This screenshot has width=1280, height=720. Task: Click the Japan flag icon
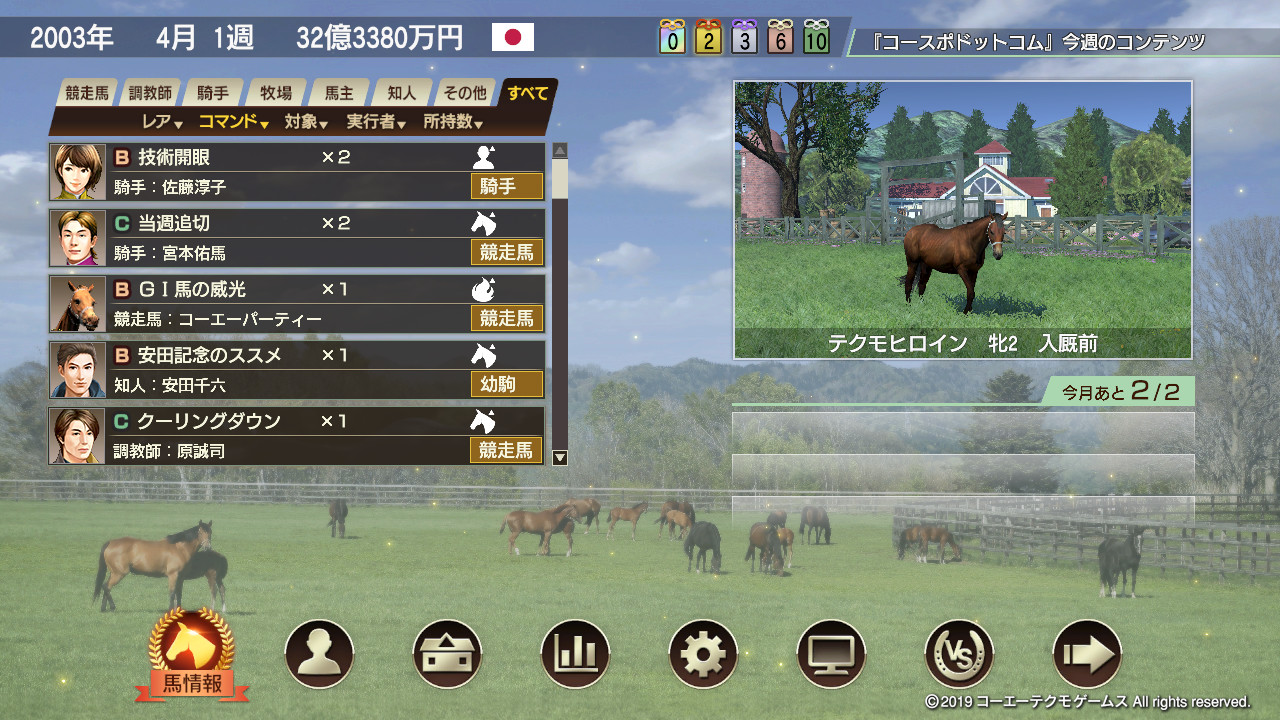coord(513,38)
